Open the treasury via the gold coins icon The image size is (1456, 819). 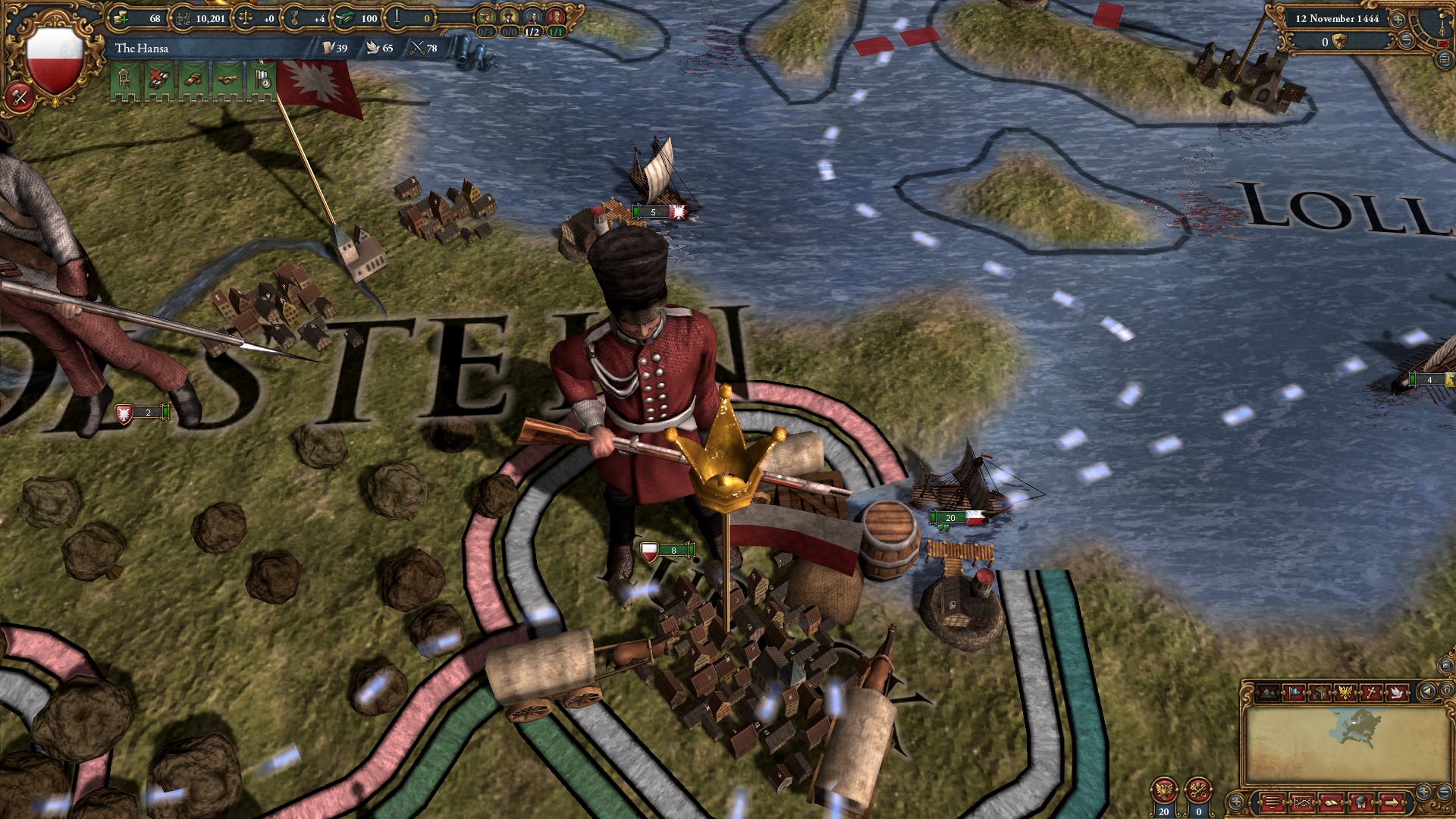point(120,19)
